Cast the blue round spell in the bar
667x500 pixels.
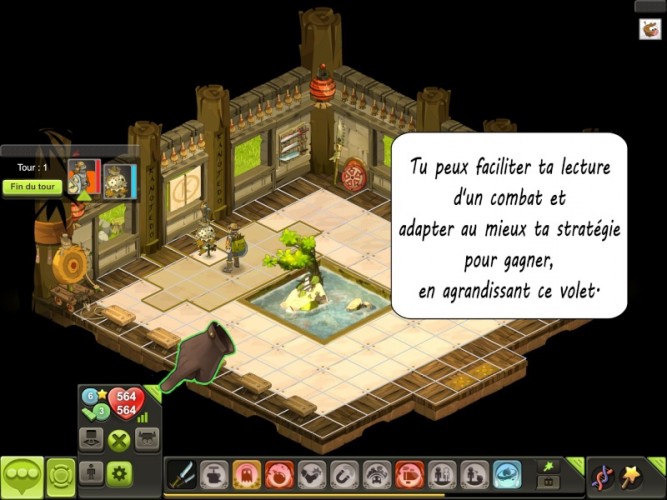(x=508, y=474)
